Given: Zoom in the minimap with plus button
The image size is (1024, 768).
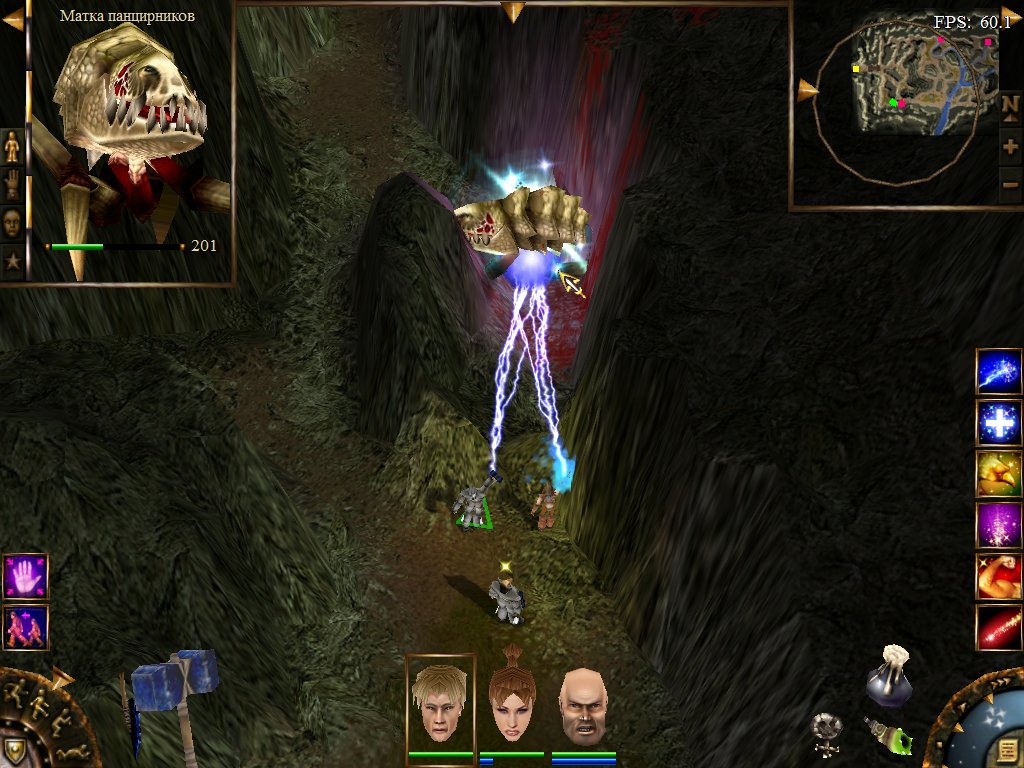Looking at the screenshot, I should point(1010,147).
